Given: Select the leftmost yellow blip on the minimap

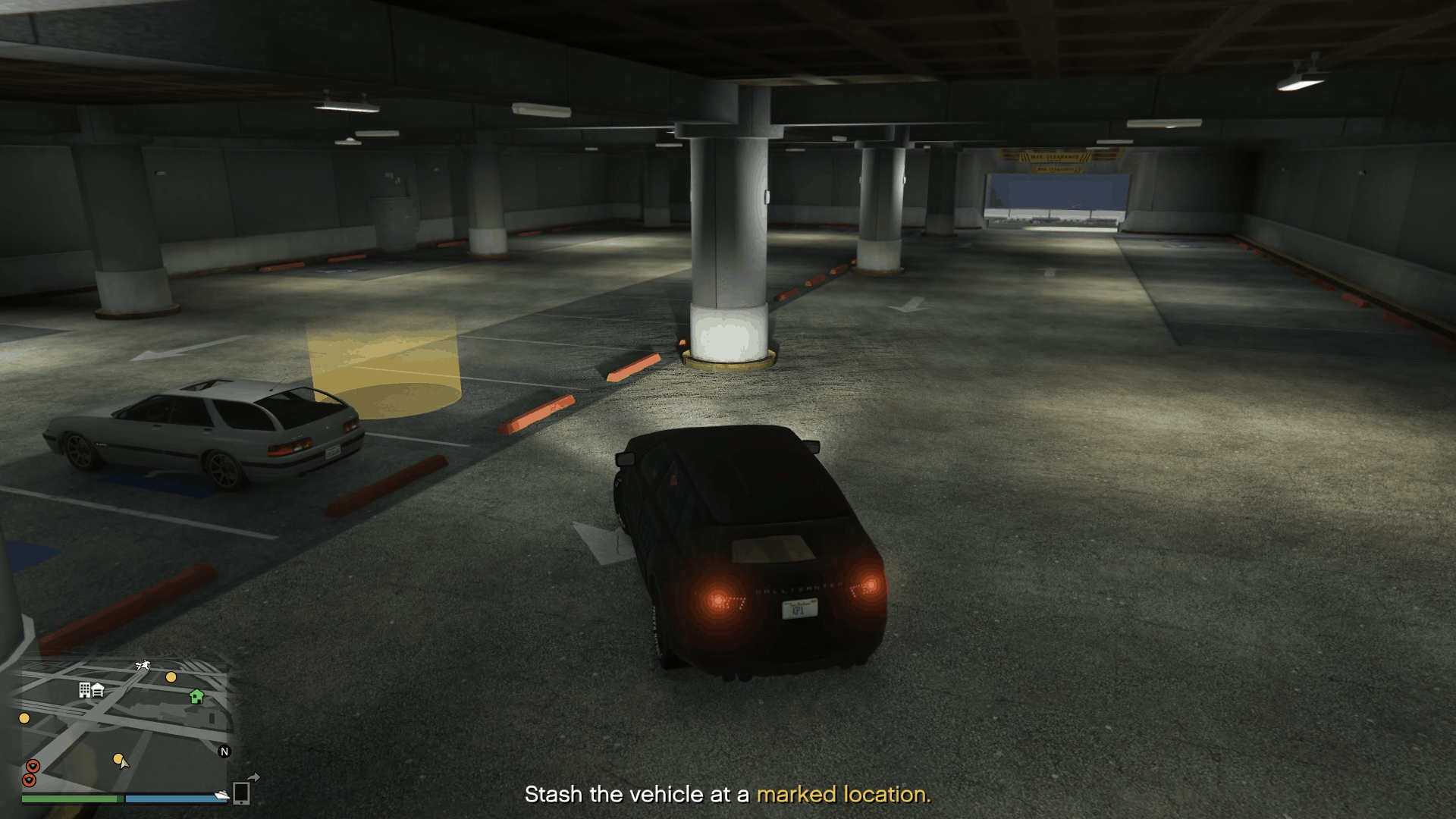Looking at the screenshot, I should point(24,718).
